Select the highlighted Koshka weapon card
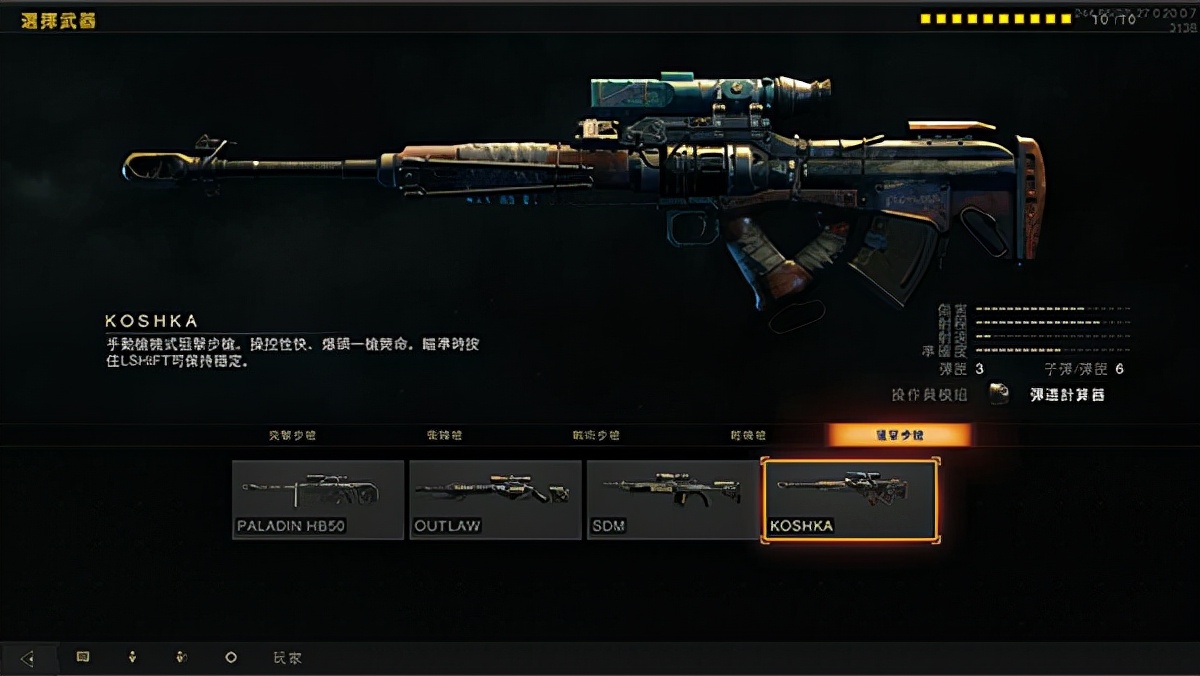This screenshot has height=676, width=1200. point(850,500)
